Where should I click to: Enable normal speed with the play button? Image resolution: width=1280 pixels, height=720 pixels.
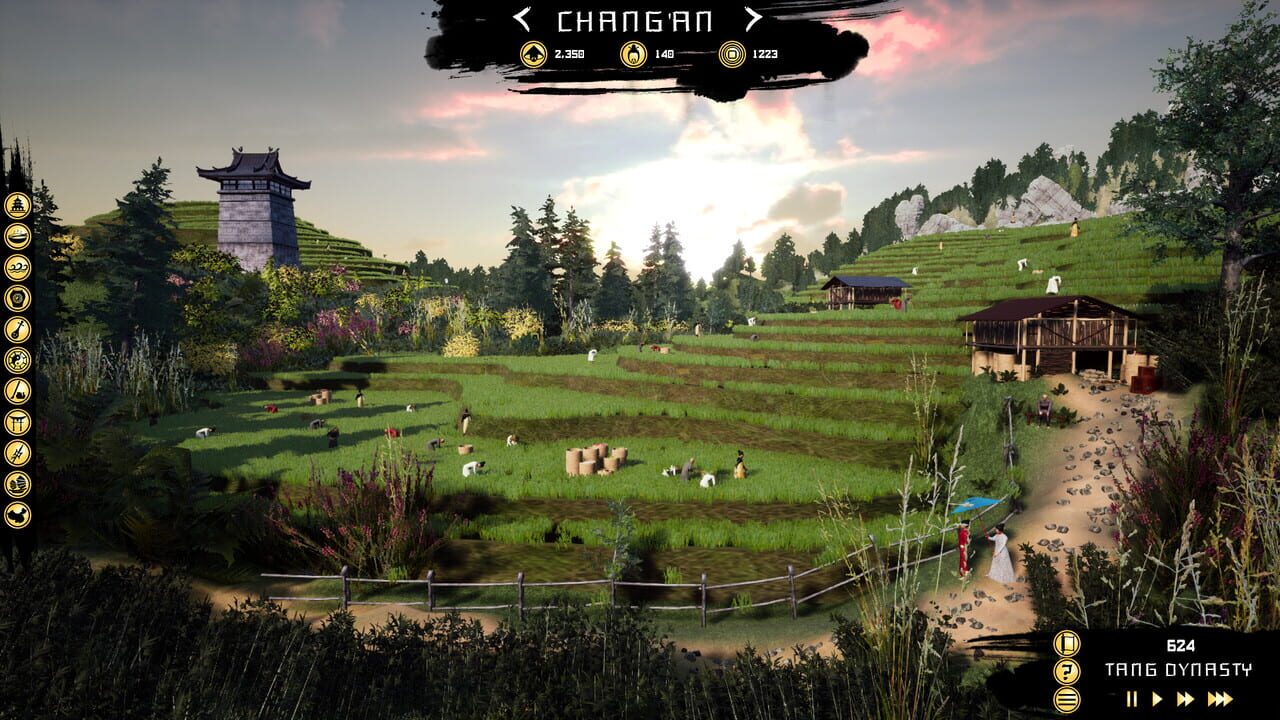1155,698
